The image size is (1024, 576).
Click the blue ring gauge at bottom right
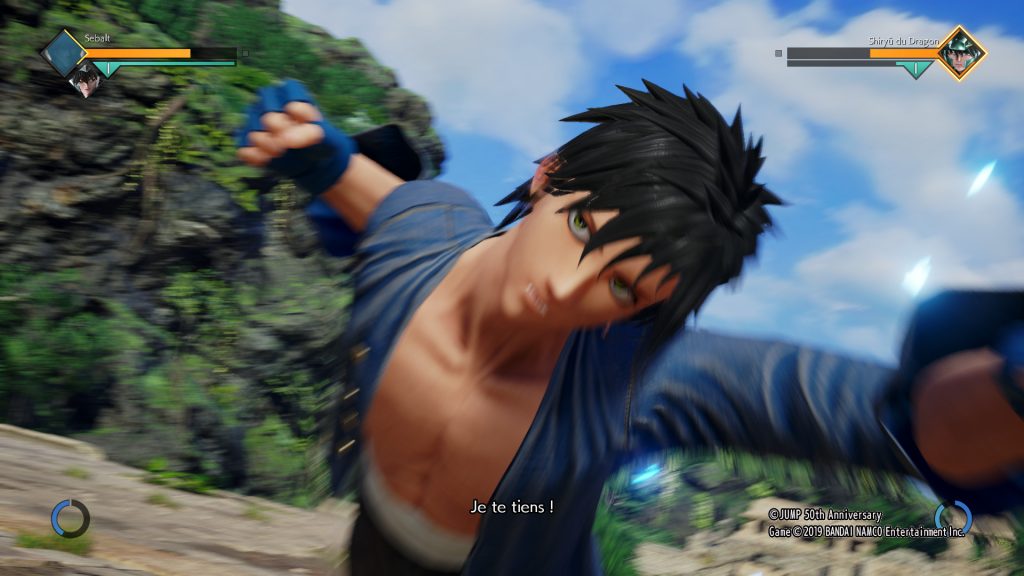click(953, 518)
